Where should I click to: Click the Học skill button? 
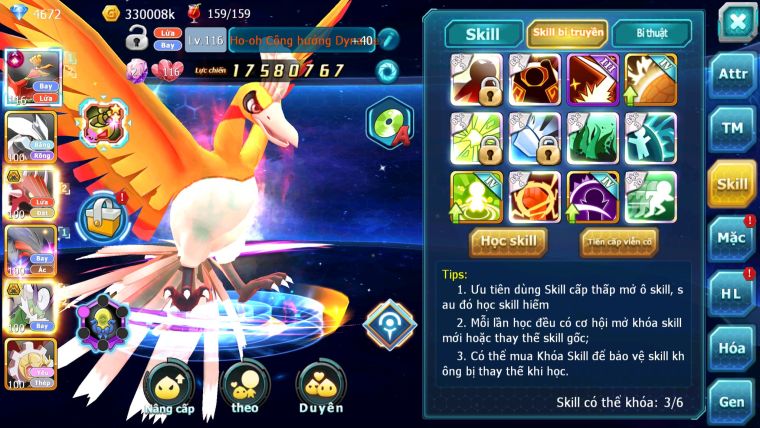tap(510, 241)
